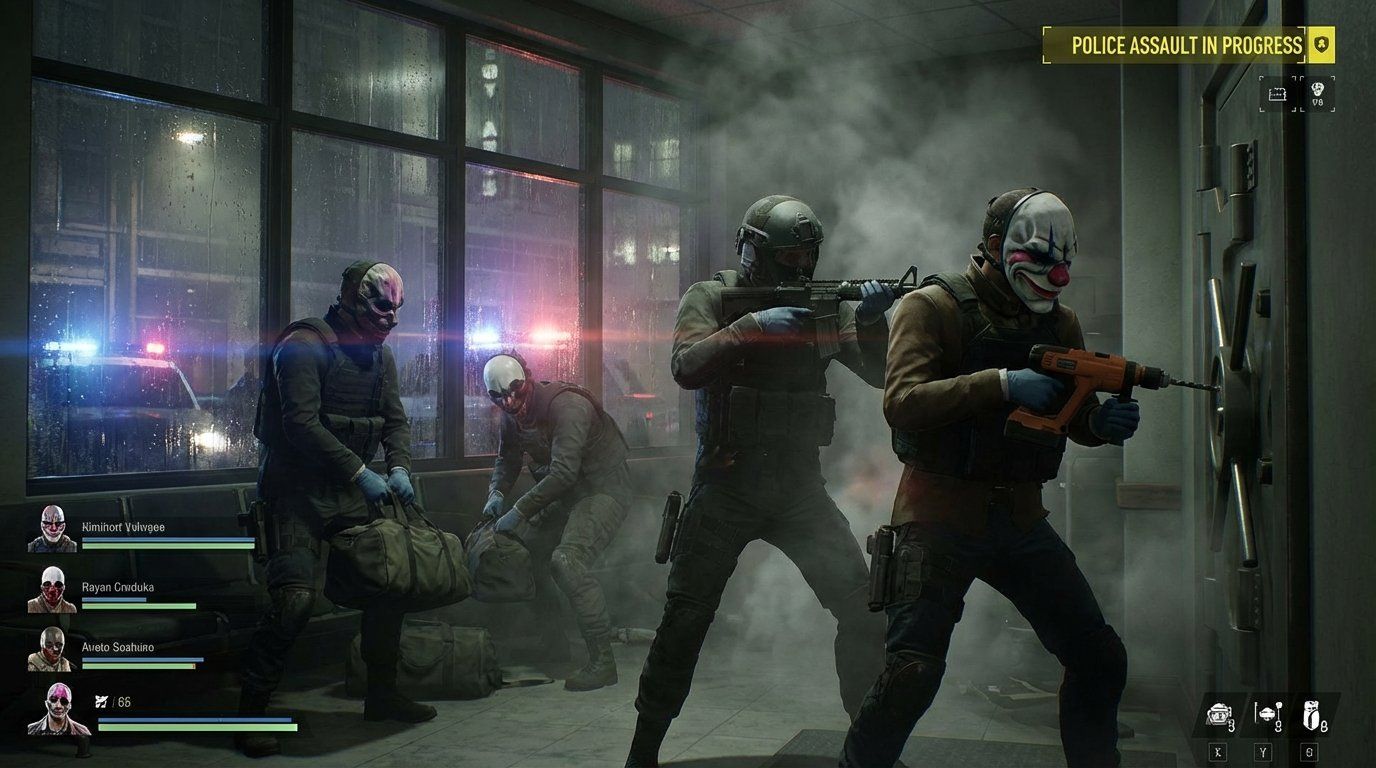
Task: Open the POLICE ASSAULT IN PROGRESS banner
Action: coord(1185,45)
